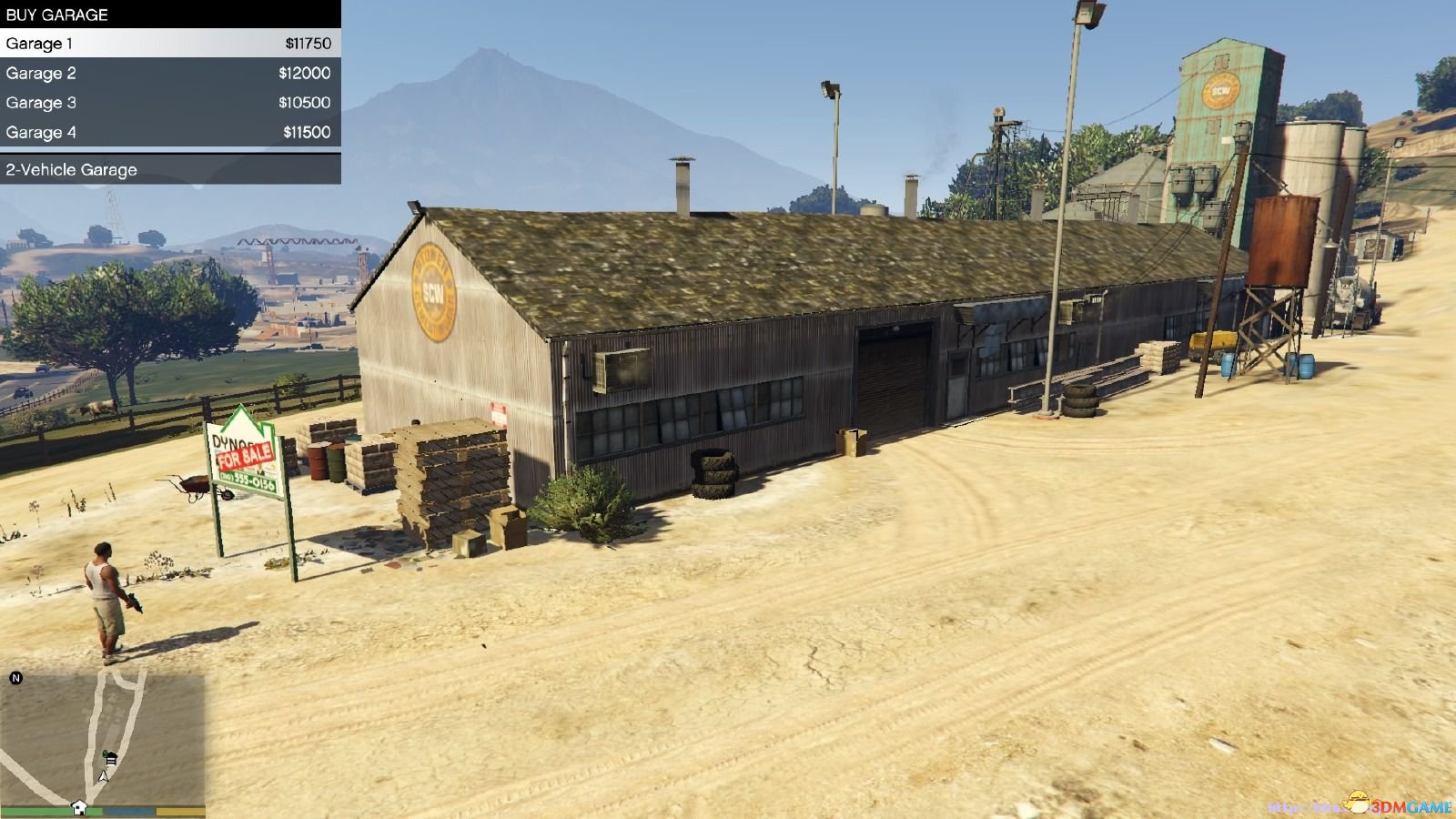This screenshot has width=1456, height=819.
Task: Pick Garage 3 priced at $10500
Action: [170, 103]
